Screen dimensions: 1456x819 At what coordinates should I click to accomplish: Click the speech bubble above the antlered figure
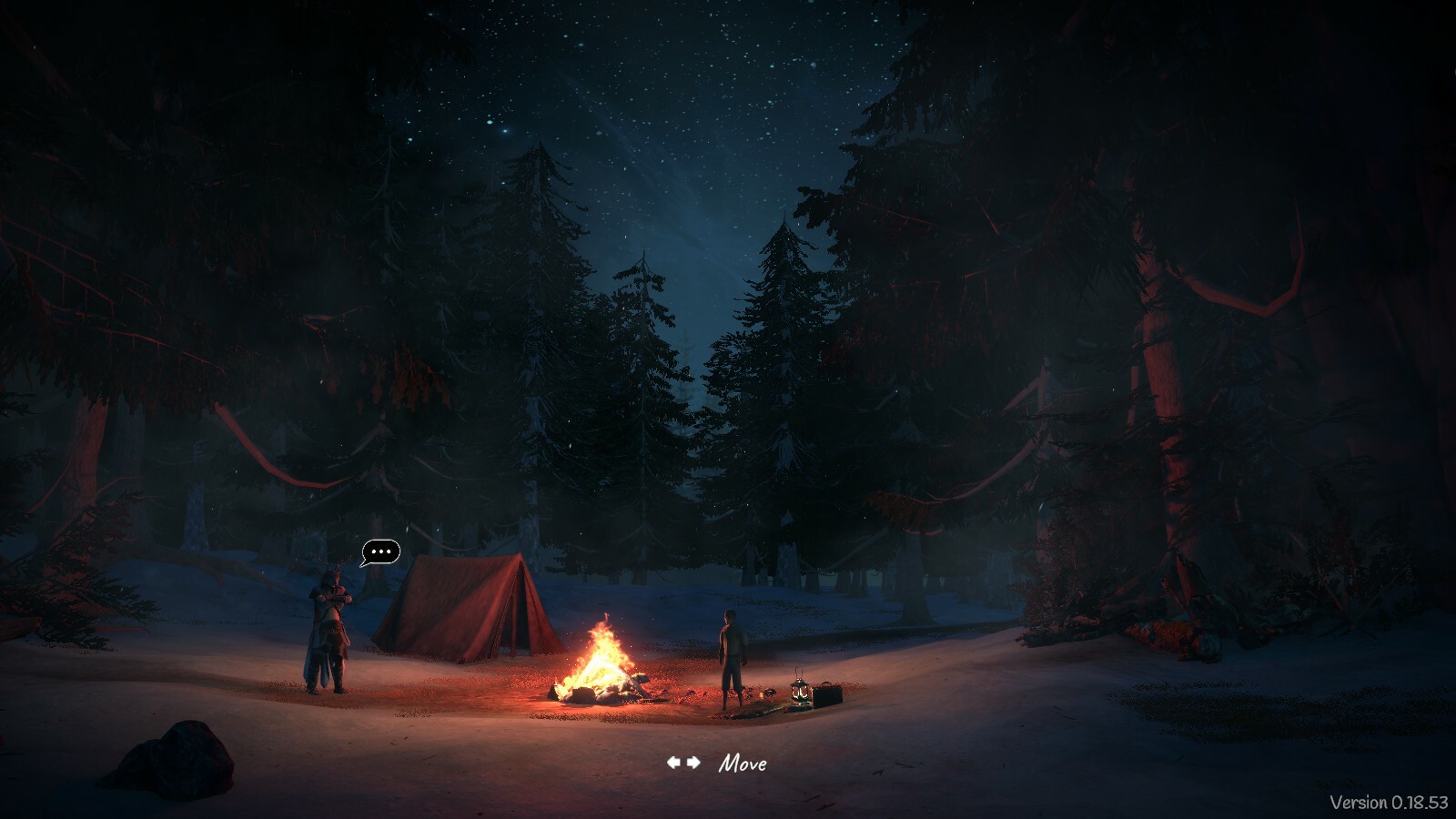[380, 551]
